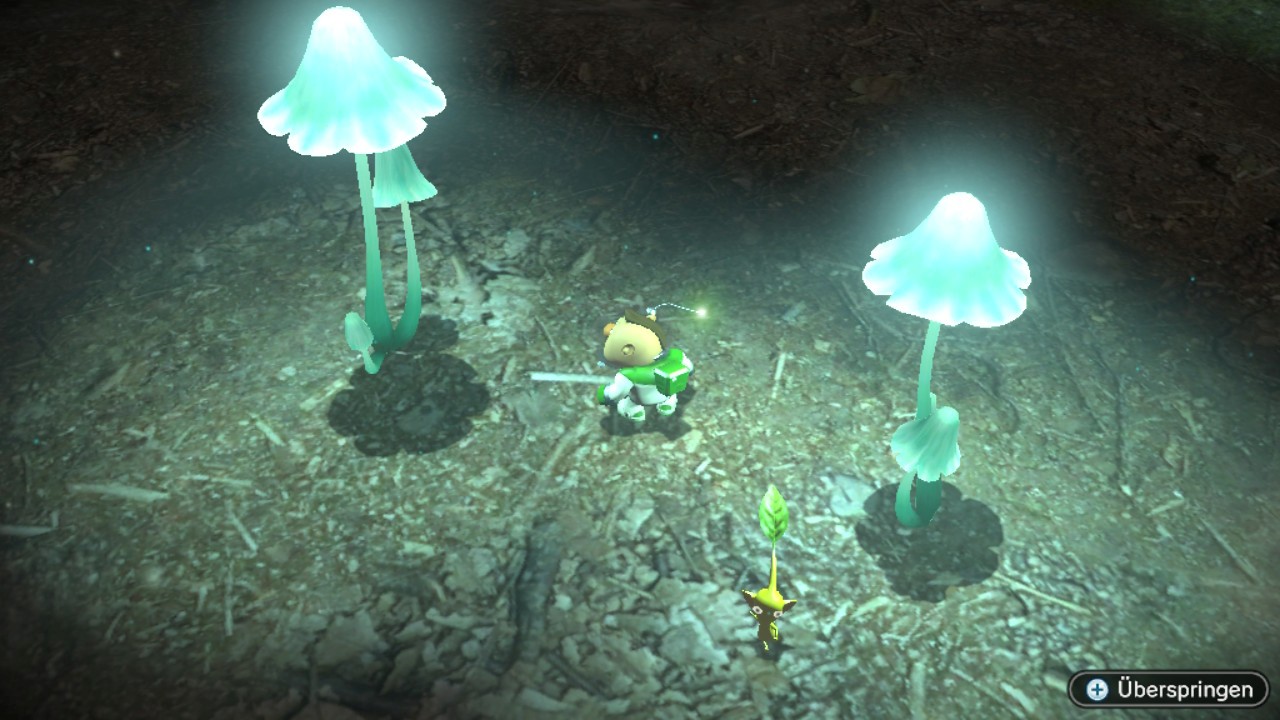The image size is (1280, 720).
Task: Skip the cutscene with Überspringen
Action: click(x=1168, y=689)
